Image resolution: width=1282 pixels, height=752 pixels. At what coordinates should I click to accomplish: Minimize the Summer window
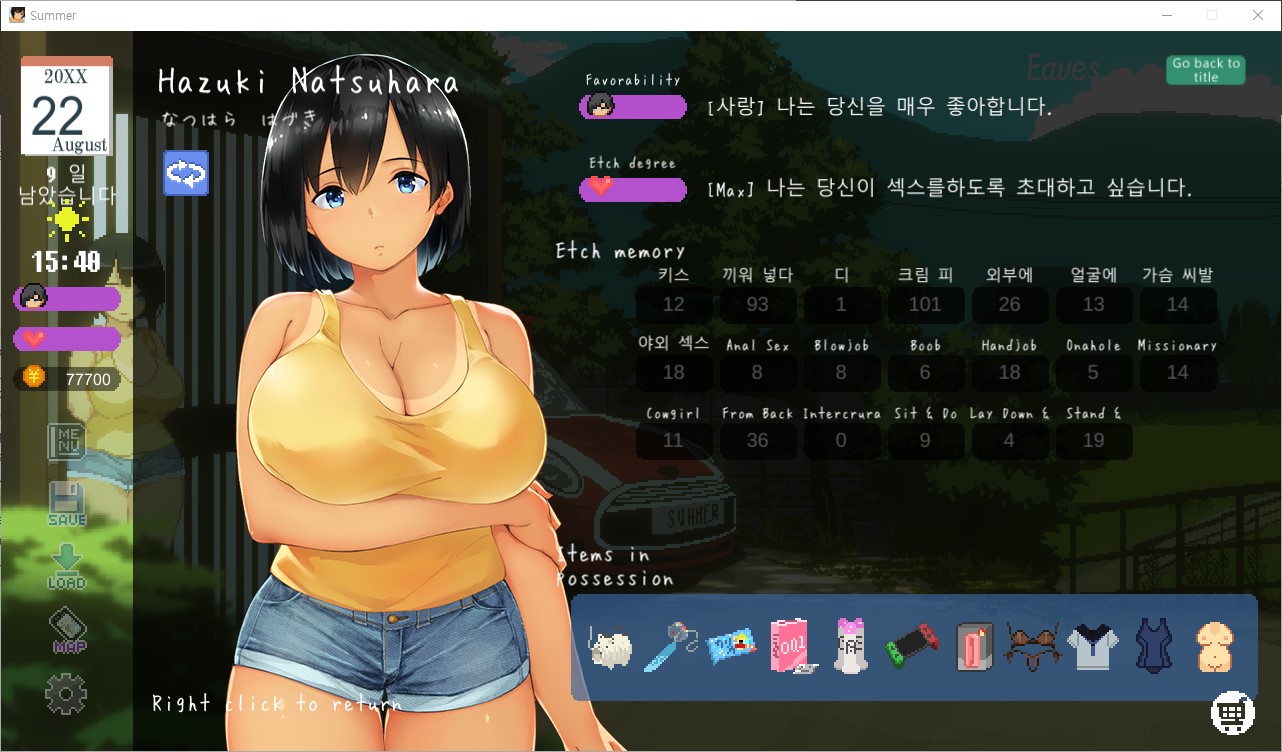click(x=1166, y=15)
